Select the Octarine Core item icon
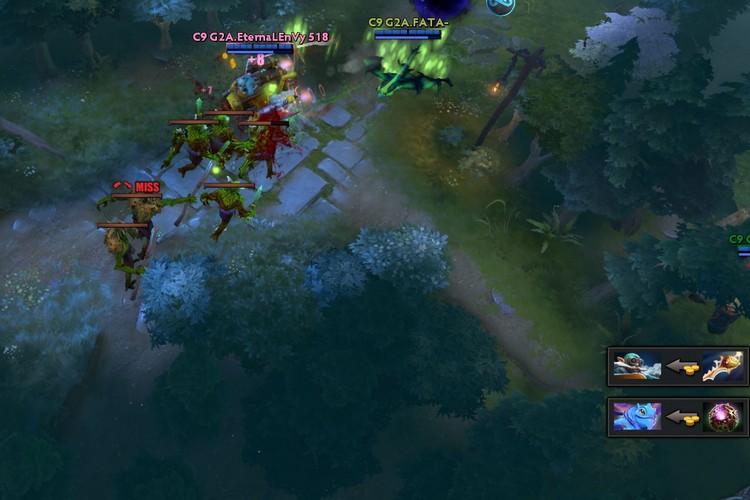Image resolution: width=750 pixels, height=500 pixels. pyautogui.click(x=723, y=417)
